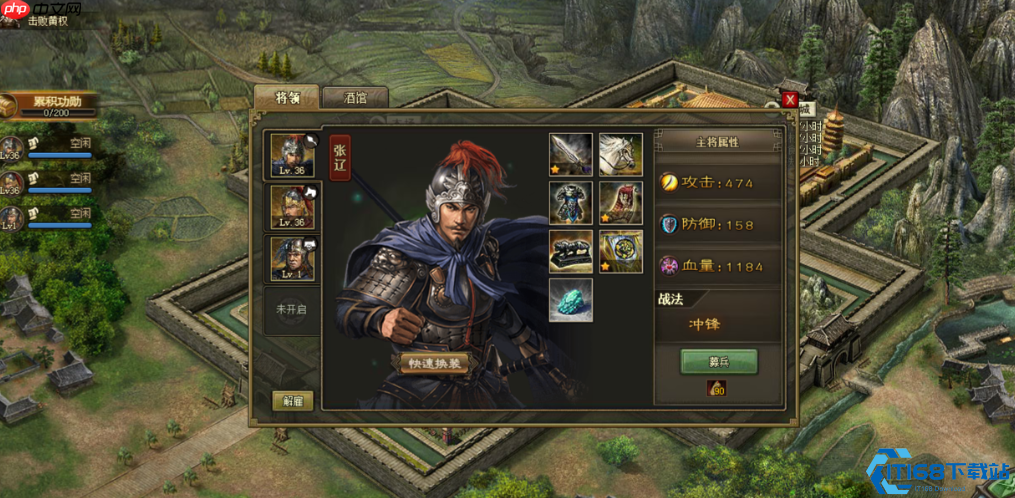Pick the red cloak equipment slot
Viewport: 1015px width, 498px height.
[620, 202]
